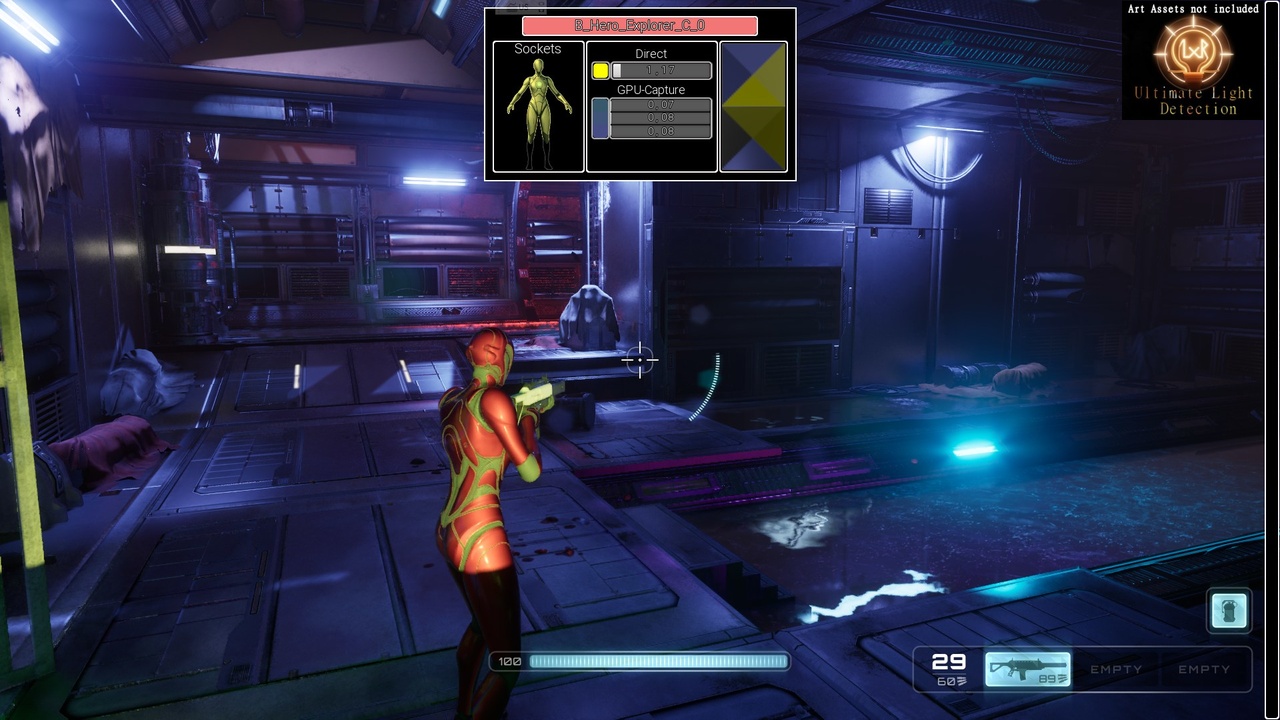The height and width of the screenshot is (720, 1280).
Task: Click the B_Hero_Explorer_C_0 name bar
Action: [639, 26]
